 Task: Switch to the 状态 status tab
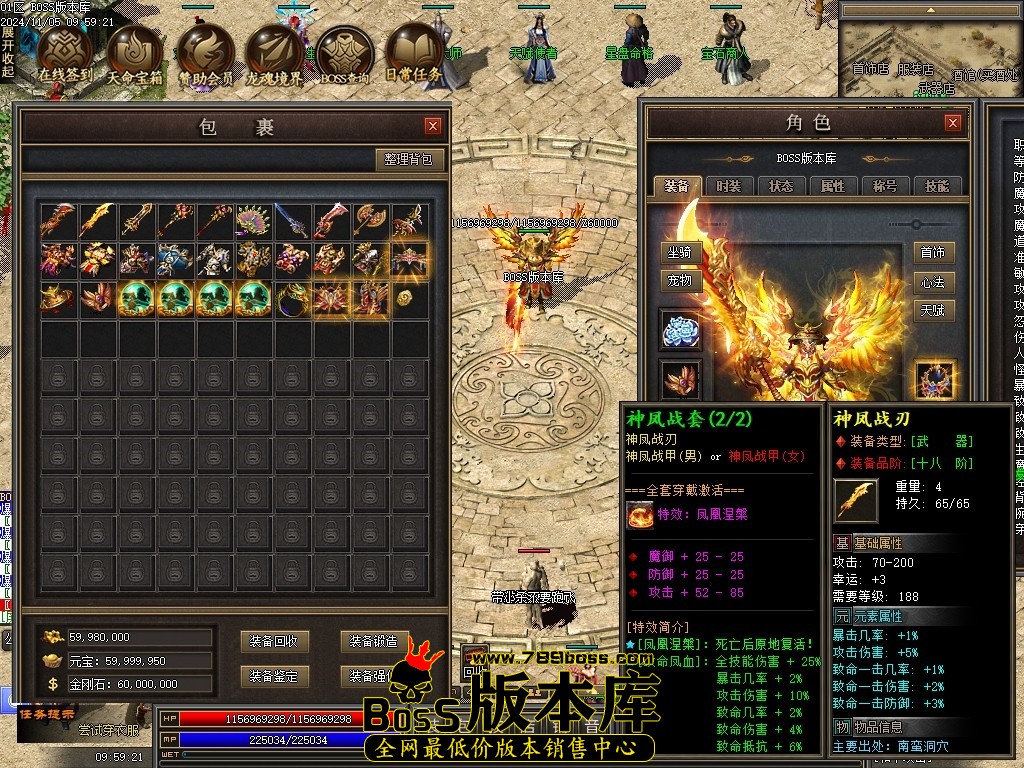[781, 187]
